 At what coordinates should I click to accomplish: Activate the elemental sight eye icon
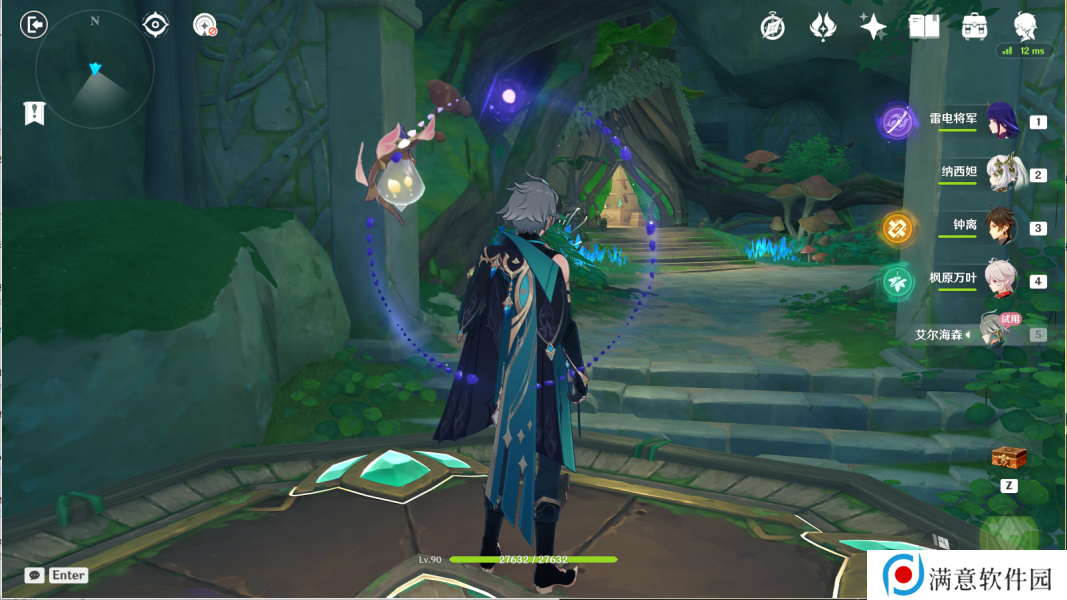point(155,25)
